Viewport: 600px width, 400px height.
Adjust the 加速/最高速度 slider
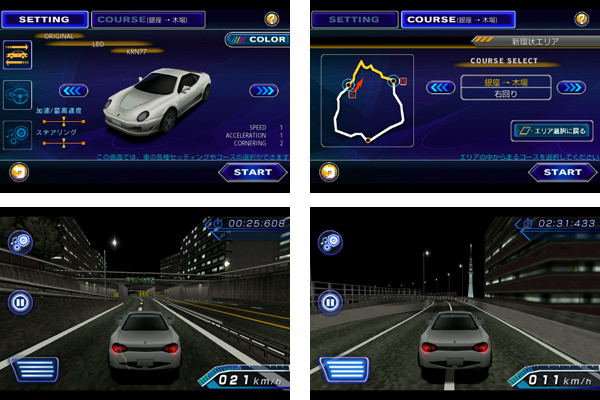62,121
